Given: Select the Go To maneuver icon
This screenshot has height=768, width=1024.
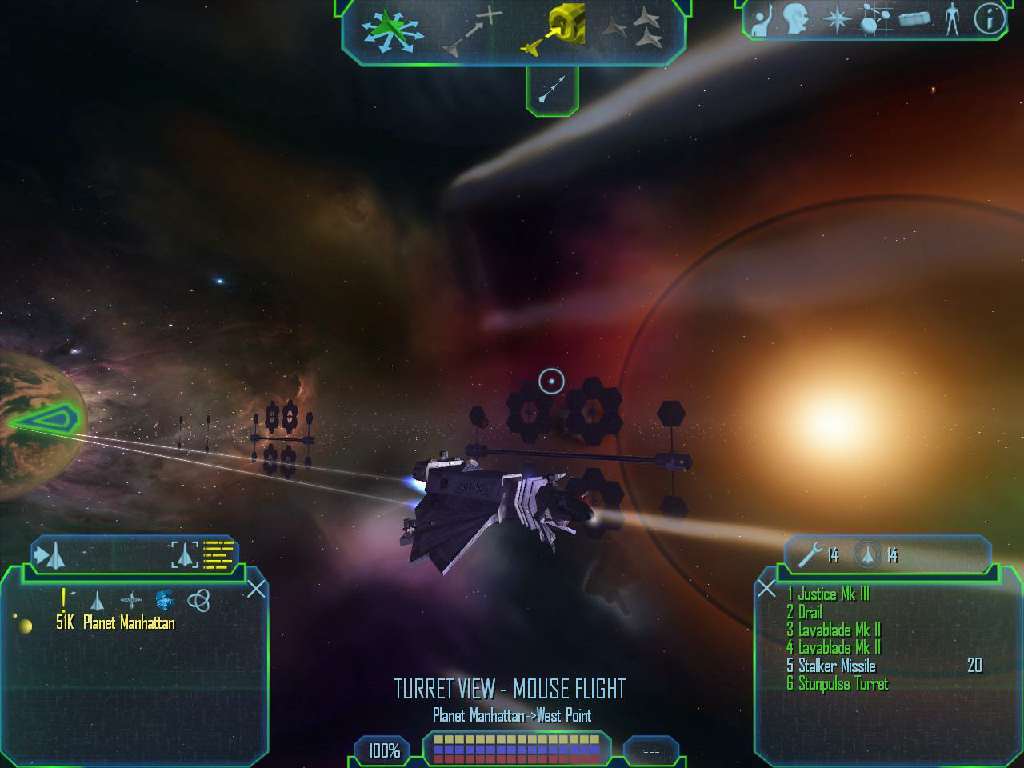Looking at the screenshot, I should coord(472,30).
